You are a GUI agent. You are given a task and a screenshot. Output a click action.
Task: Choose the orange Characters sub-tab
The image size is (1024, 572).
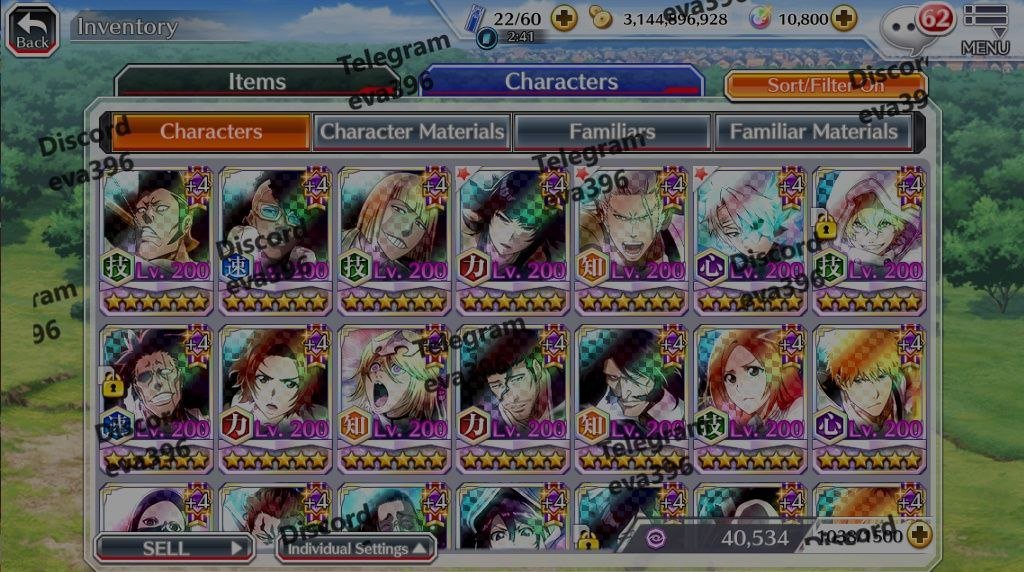click(211, 131)
